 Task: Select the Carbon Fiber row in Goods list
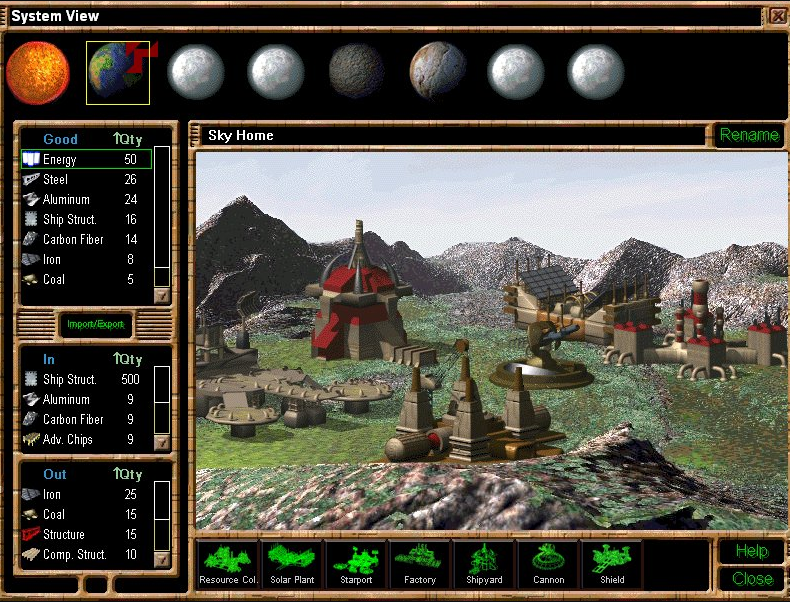pyautogui.click(x=85, y=239)
